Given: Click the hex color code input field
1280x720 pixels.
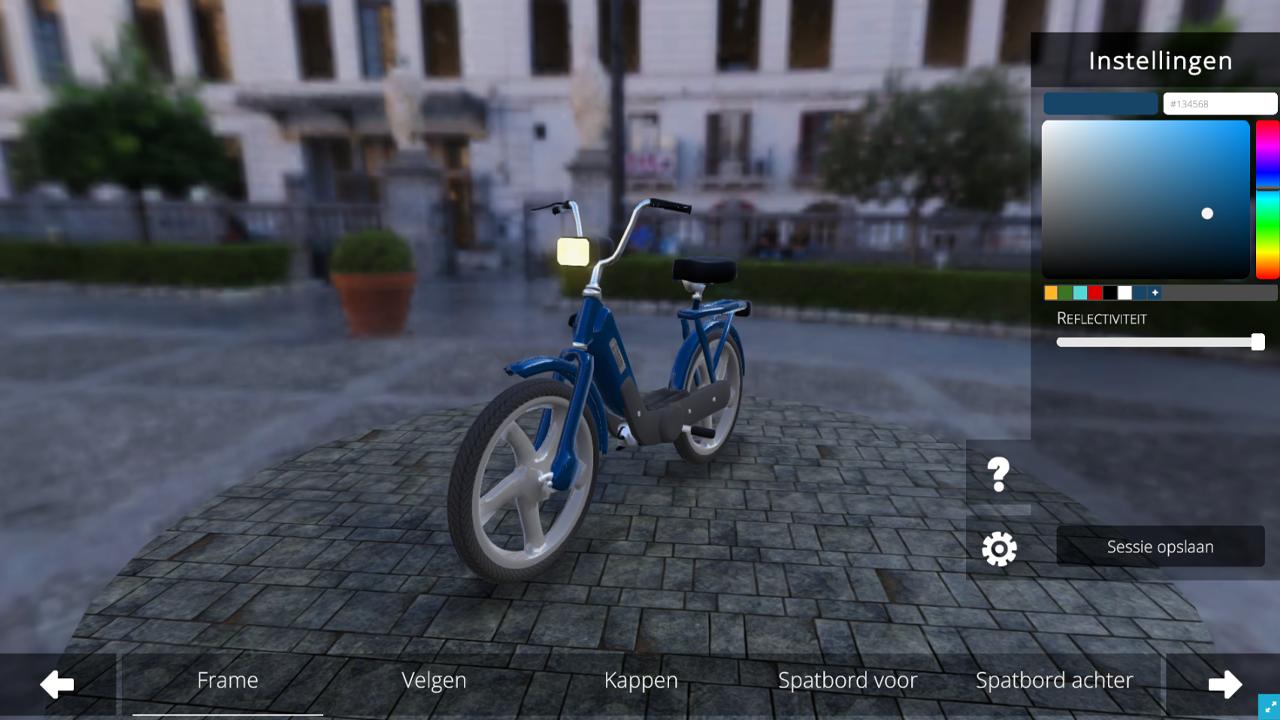Looking at the screenshot, I should click(1220, 104).
